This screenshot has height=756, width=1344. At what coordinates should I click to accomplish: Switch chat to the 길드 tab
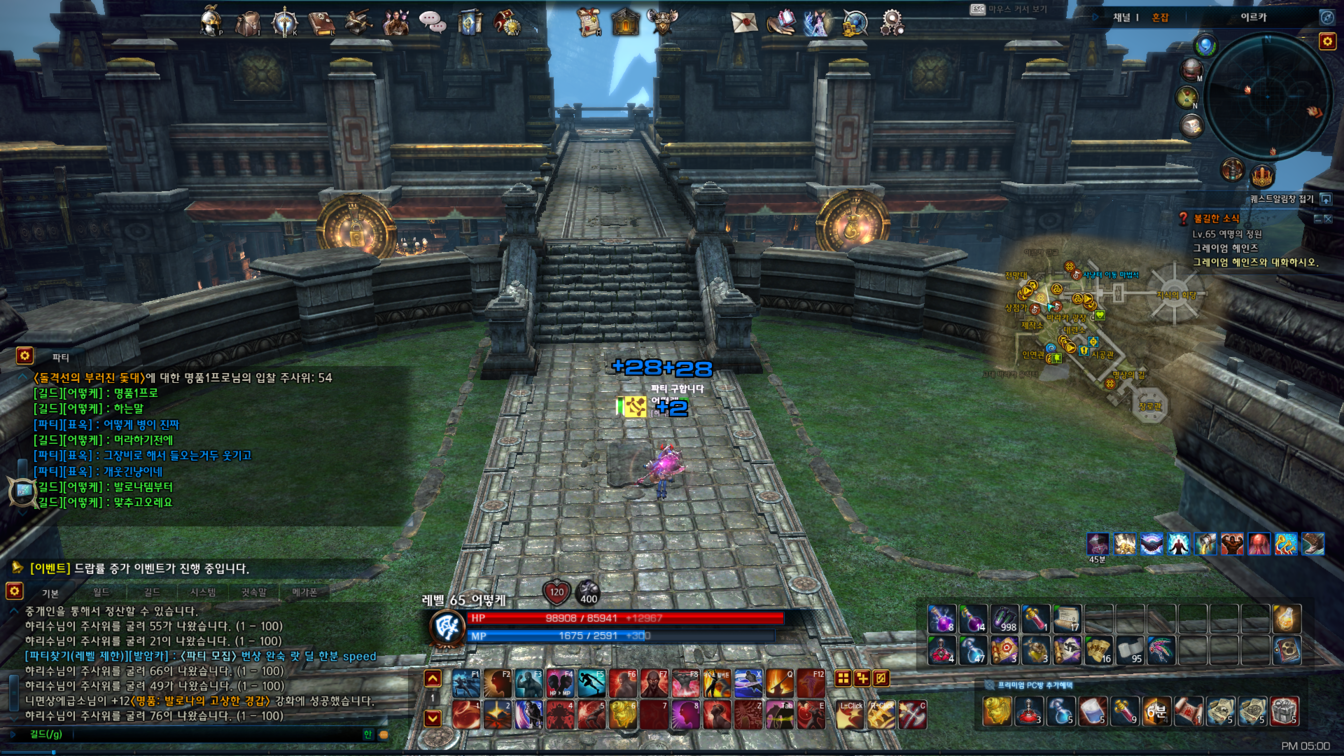[152, 593]
